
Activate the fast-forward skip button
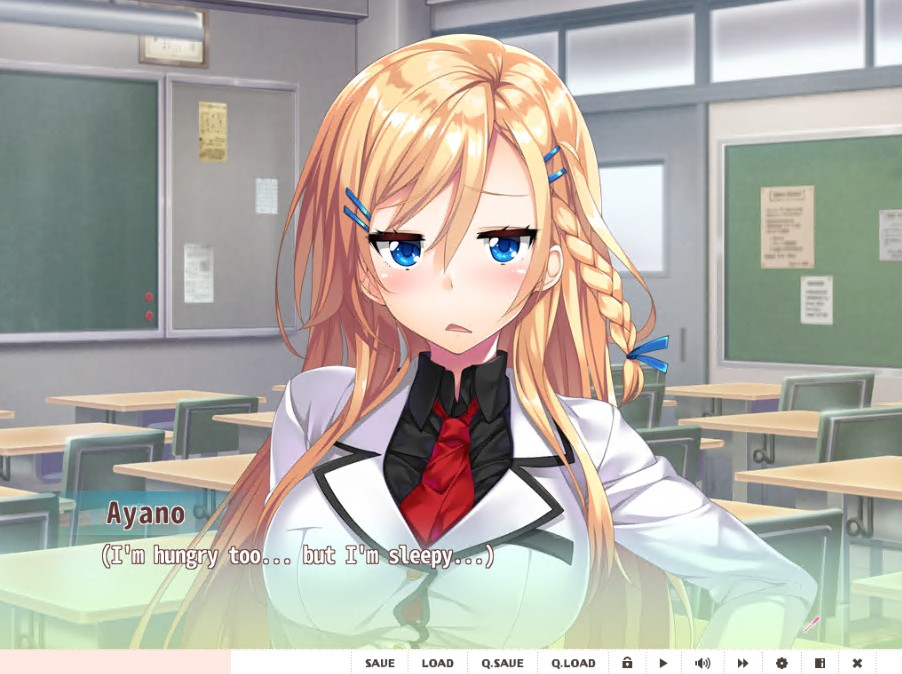[743, 663]
